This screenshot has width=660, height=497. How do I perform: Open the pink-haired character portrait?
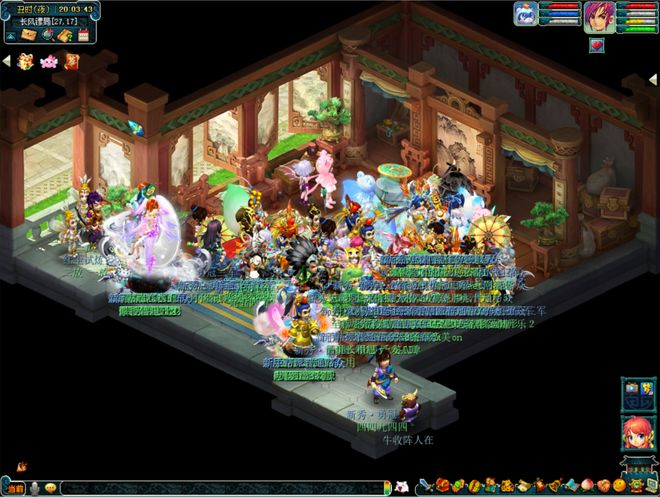click(598, 16)
